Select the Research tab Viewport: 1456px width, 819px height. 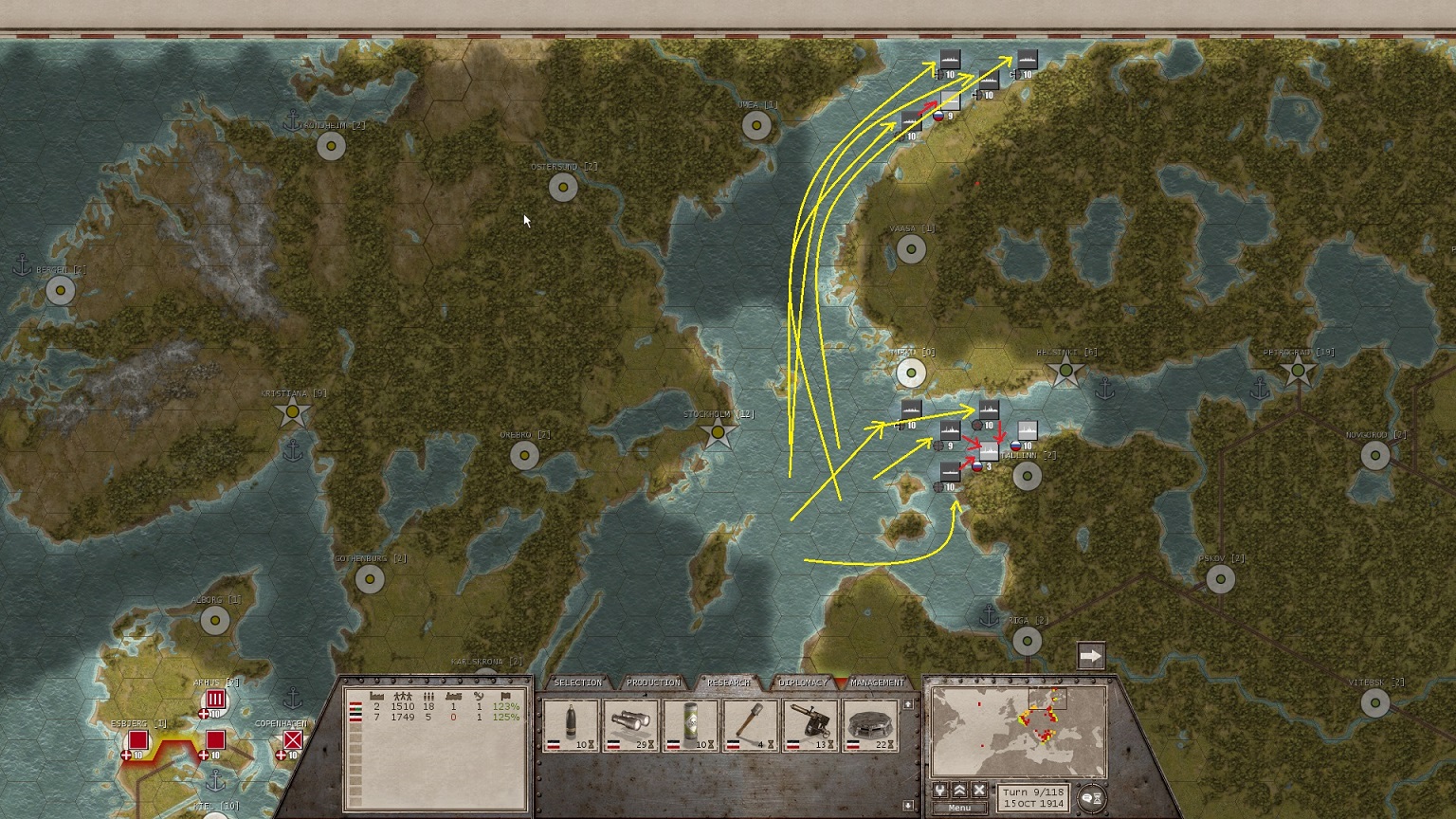[729, 682]
